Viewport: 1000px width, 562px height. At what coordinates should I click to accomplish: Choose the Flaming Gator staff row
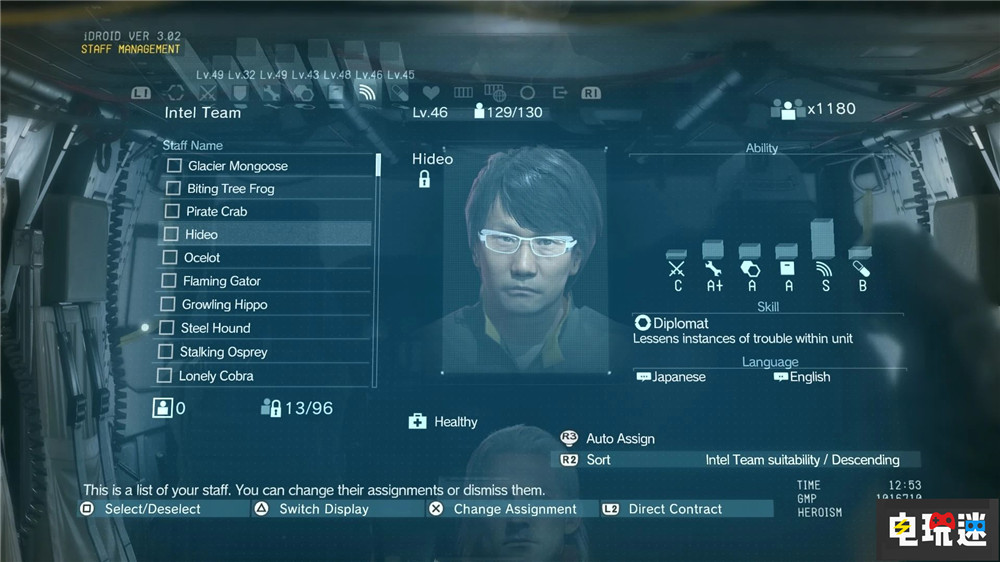[x=221, y=282]
